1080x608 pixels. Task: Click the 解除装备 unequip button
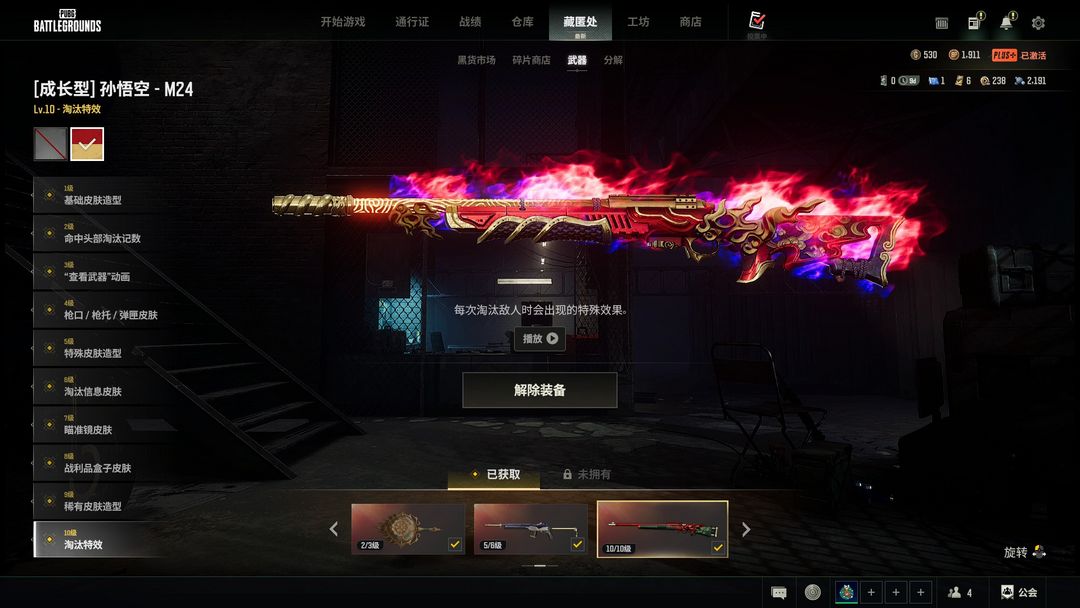pyautogui.click(x=539, y=390)
